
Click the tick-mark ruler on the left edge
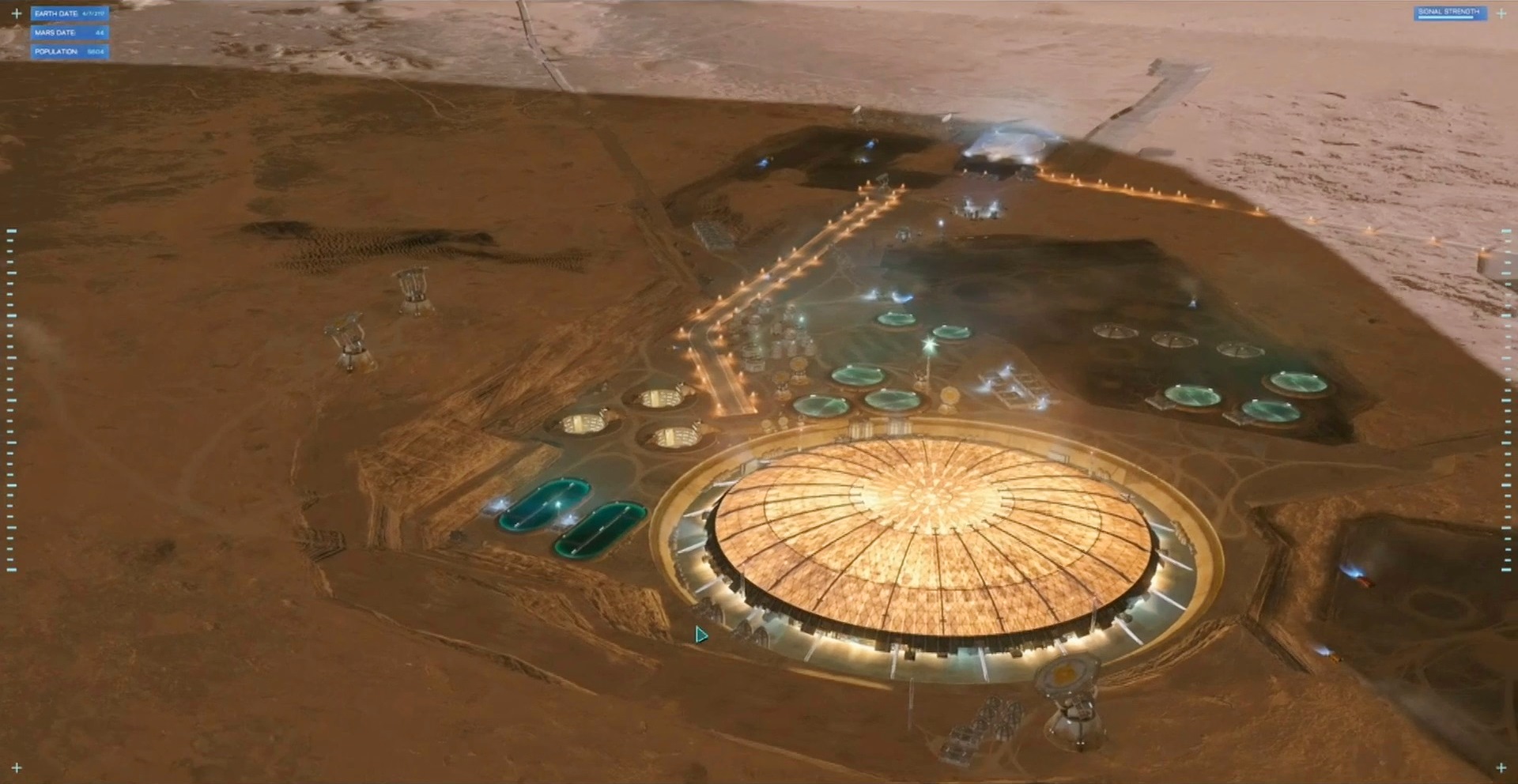pyautogui.click(x=11, y=395)
